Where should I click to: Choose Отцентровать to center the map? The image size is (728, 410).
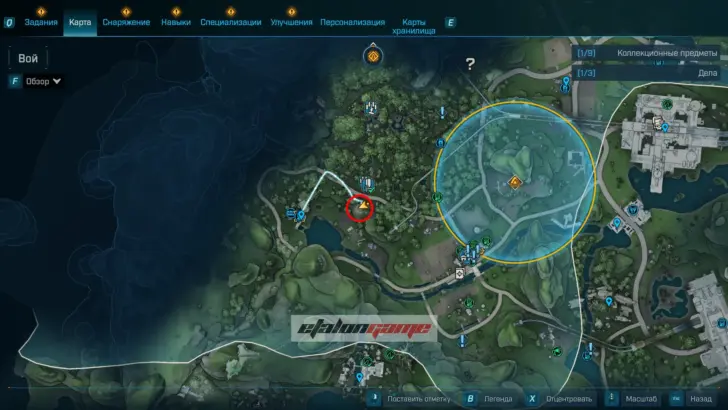click(x=570, y=397)
